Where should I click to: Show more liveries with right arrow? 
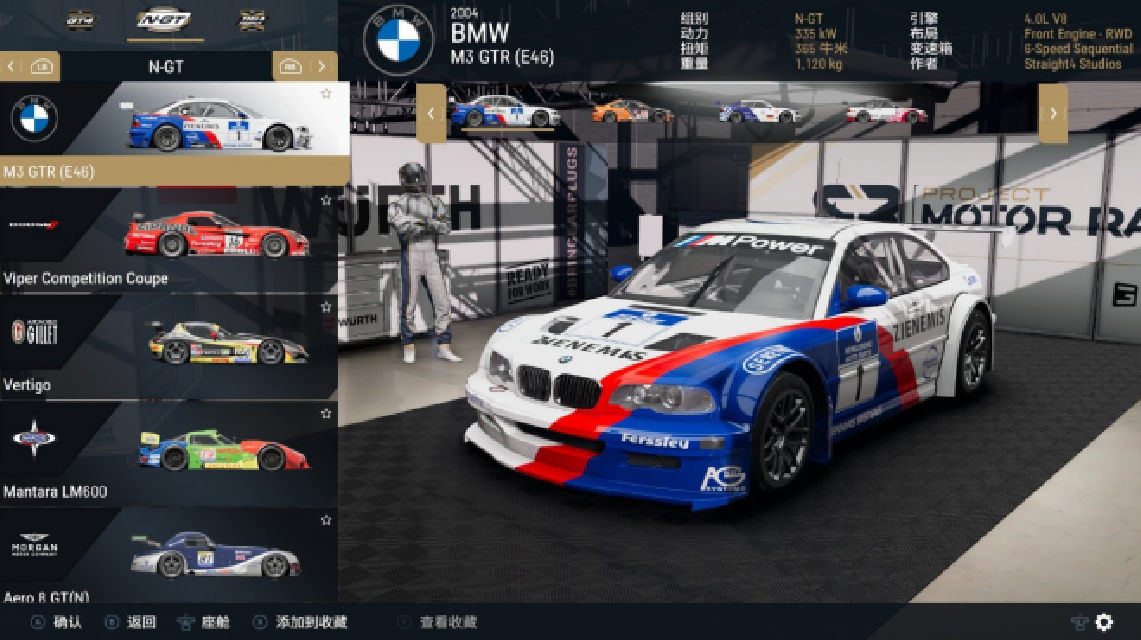[x=1053, y=113]
